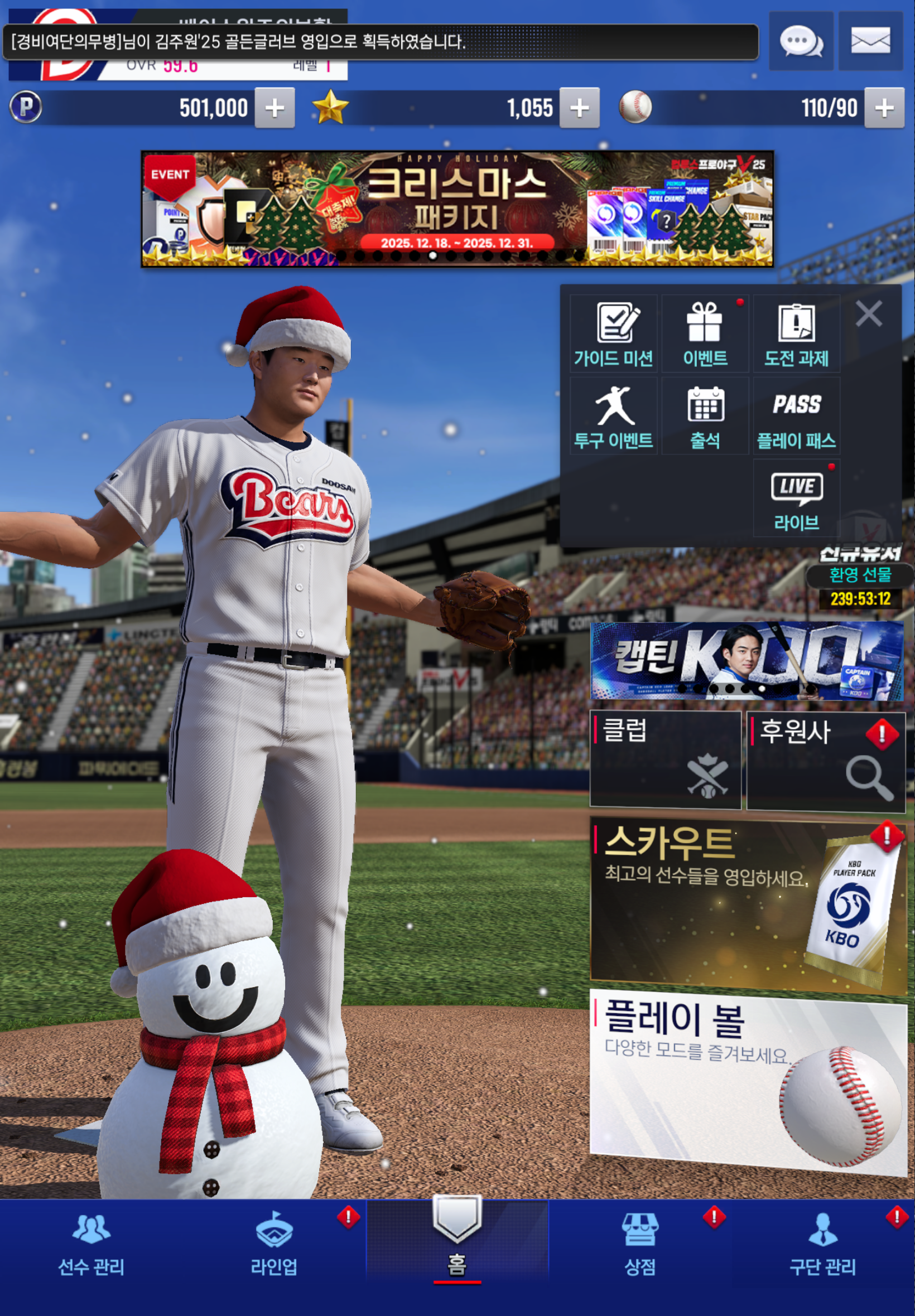Open 출석 attendance calendar
The image size is (915, 1316).
(x=705, y=417)
